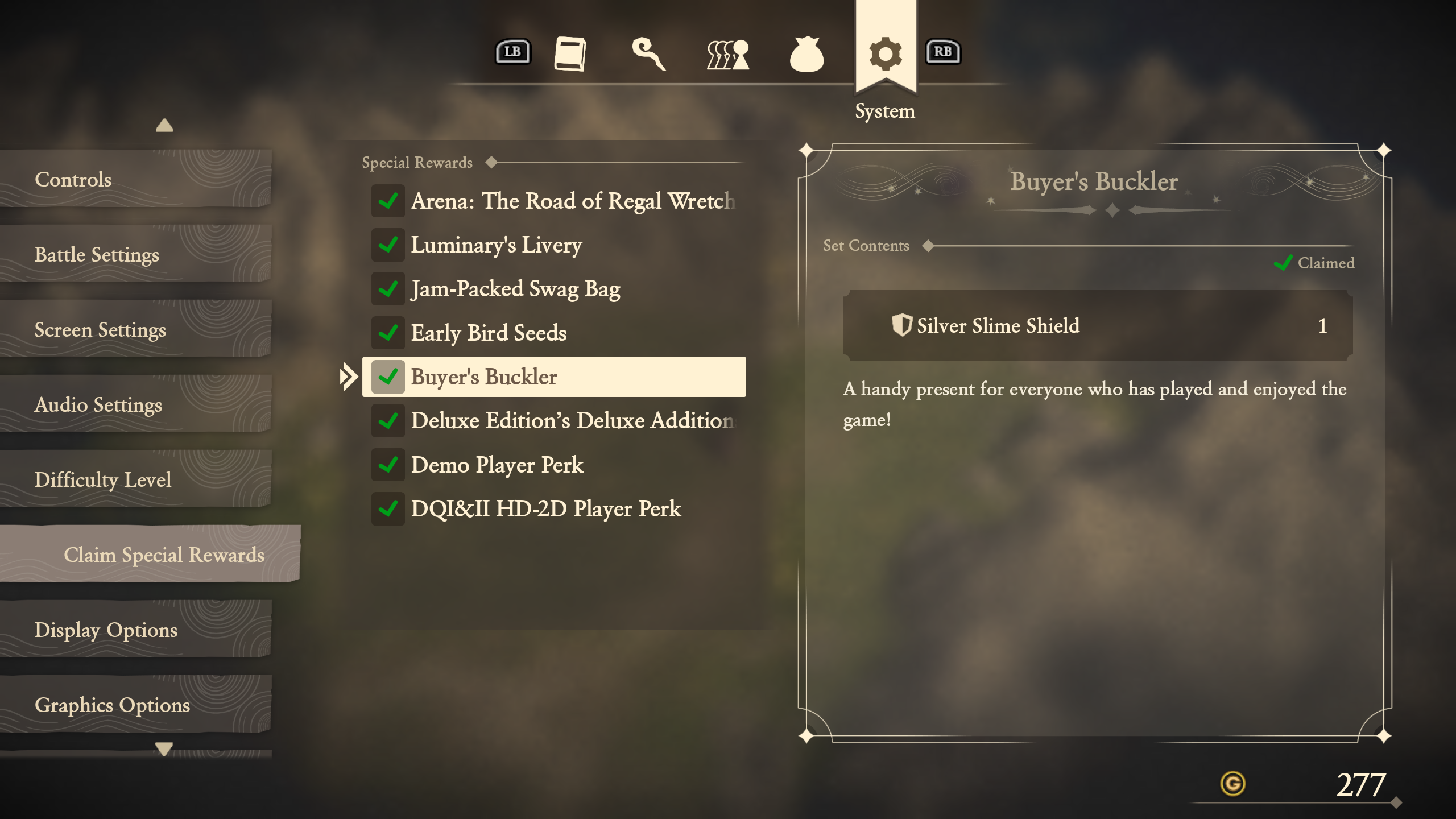
Task: Open Graphics Options
Action: pos(135,705)
